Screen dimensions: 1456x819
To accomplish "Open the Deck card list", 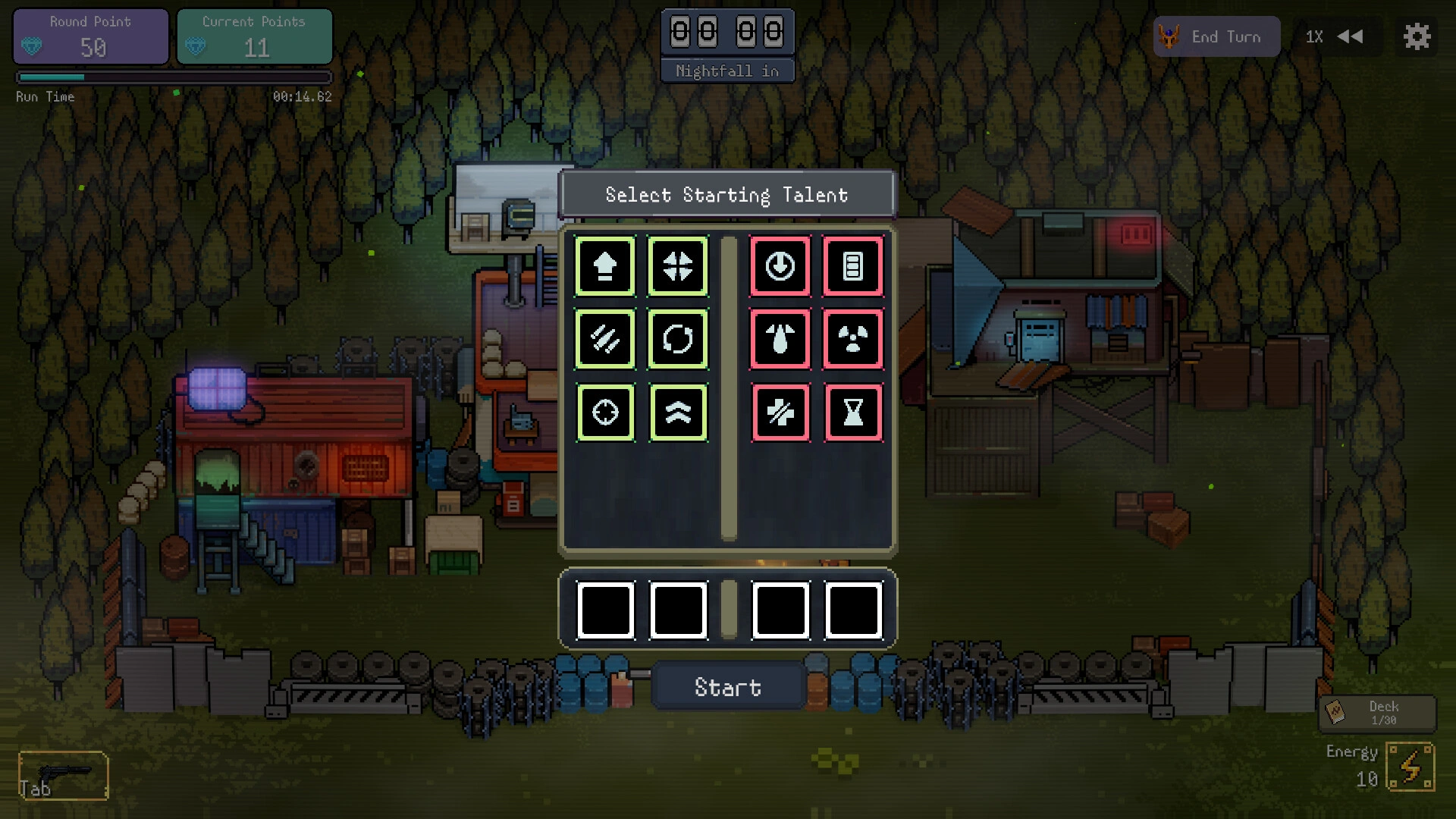I will [x=1376, y=713].
